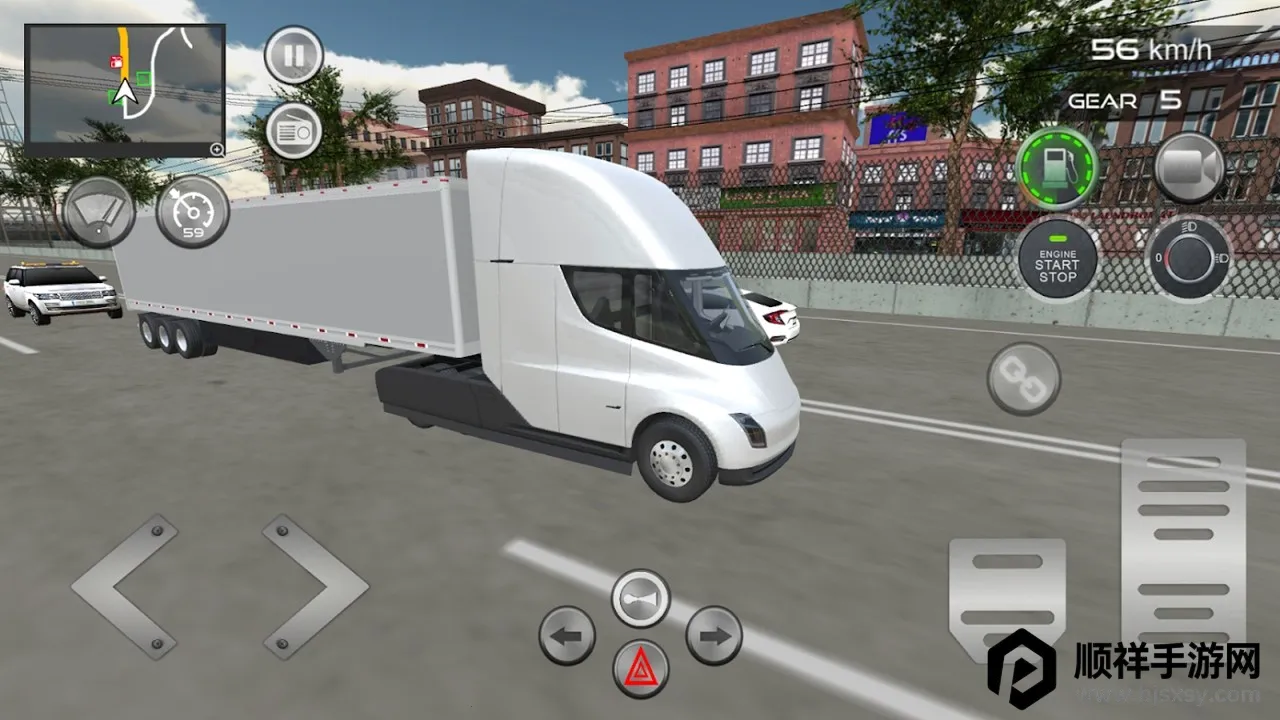The image size is (1280, 720).
Task: Activate the hazard lights
Action: point(640,669)
